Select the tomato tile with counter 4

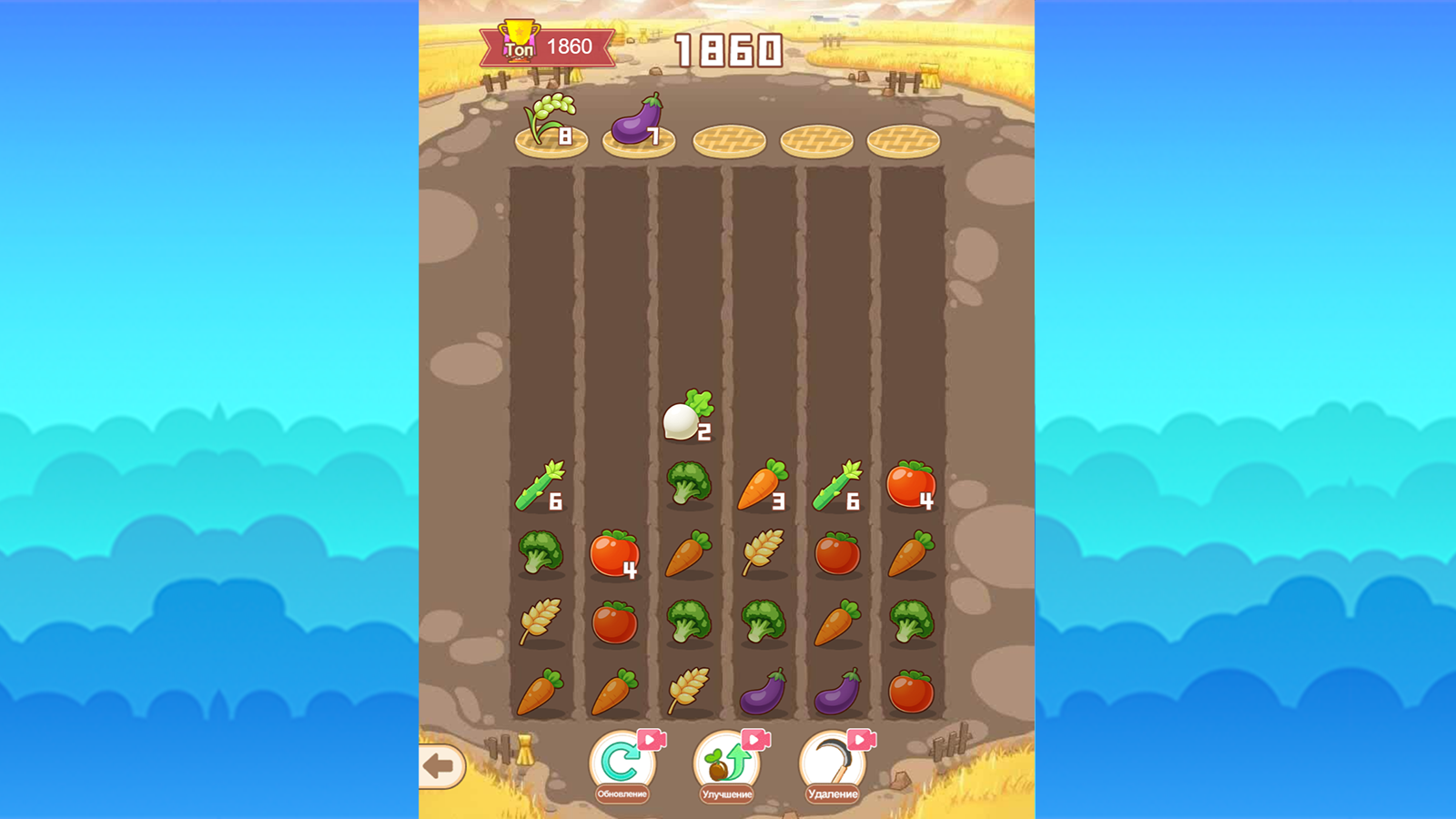point(614,555)
